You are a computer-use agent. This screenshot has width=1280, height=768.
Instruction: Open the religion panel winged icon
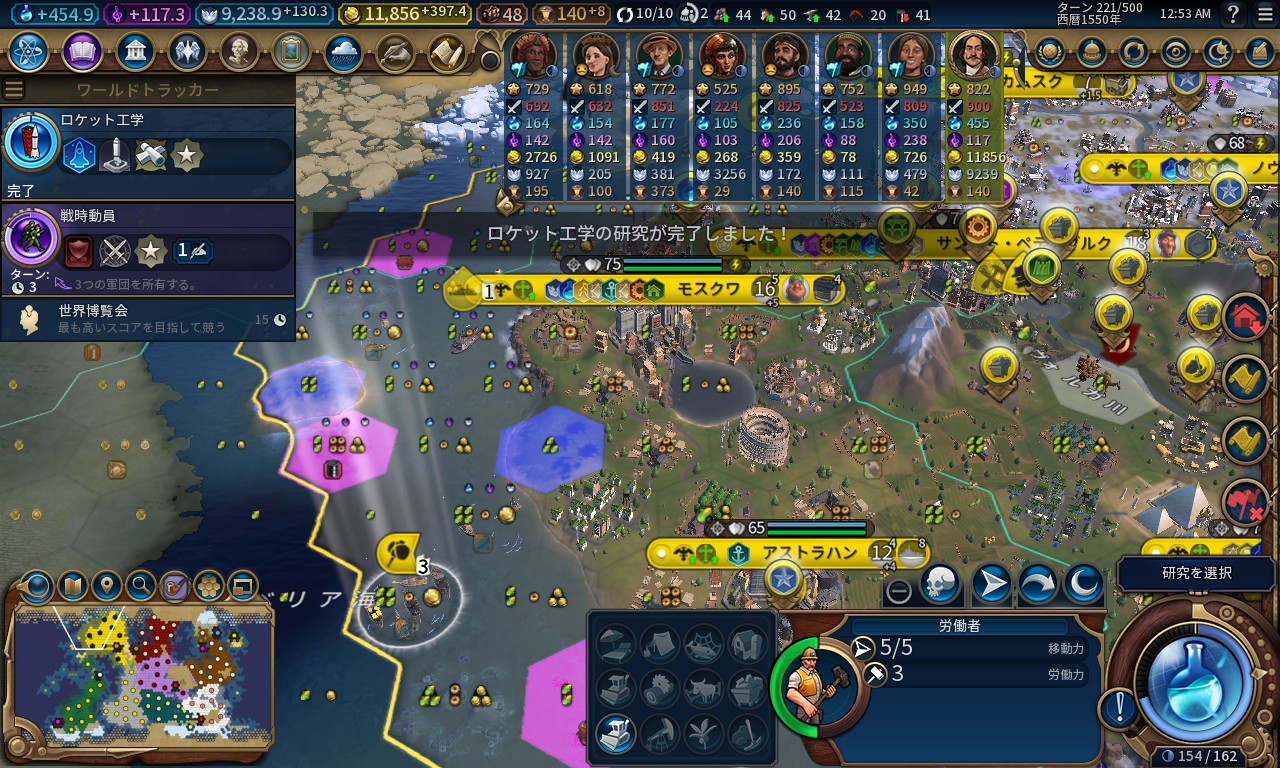click(188, 52)
